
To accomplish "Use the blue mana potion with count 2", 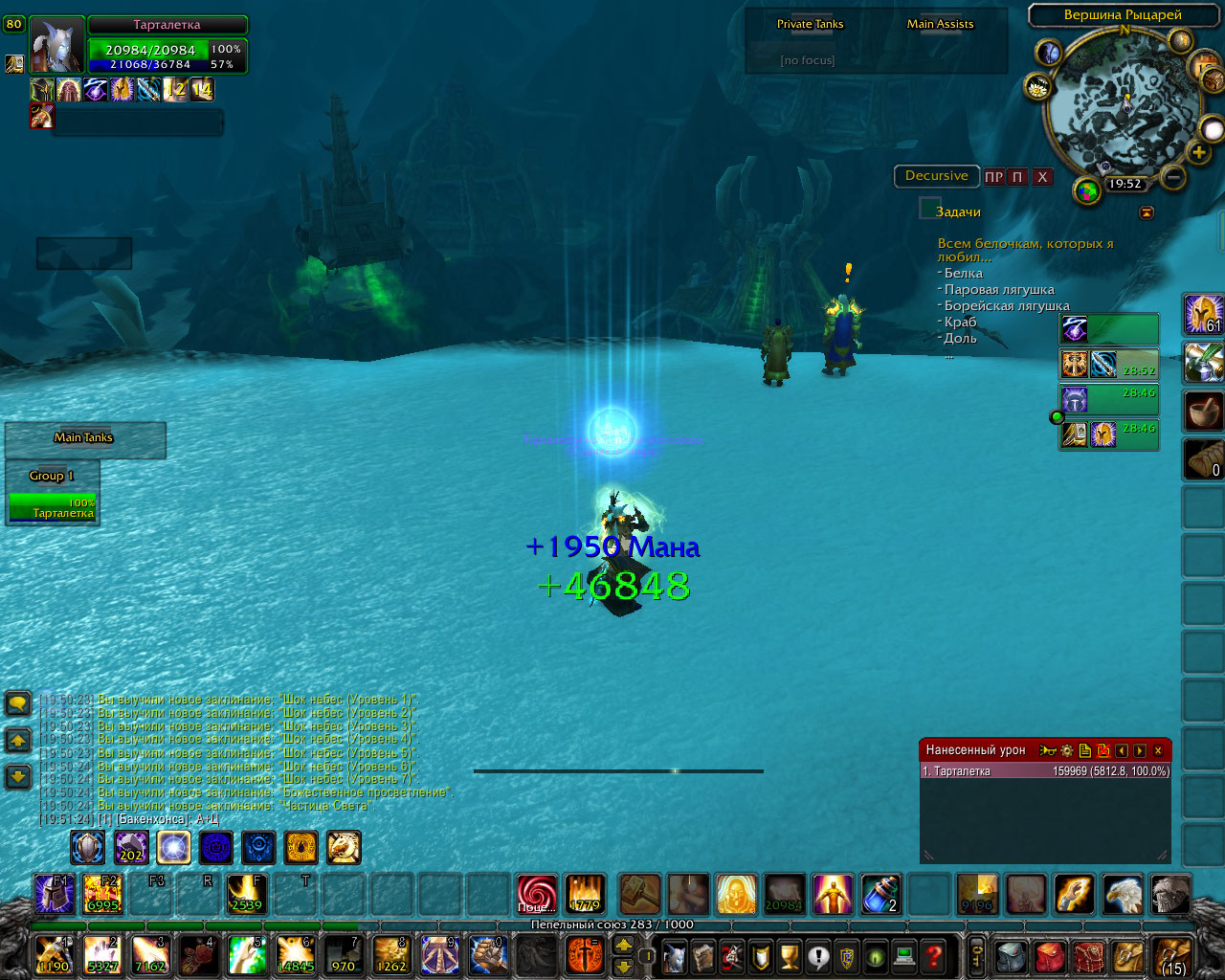I will click(x=880, y=894).
